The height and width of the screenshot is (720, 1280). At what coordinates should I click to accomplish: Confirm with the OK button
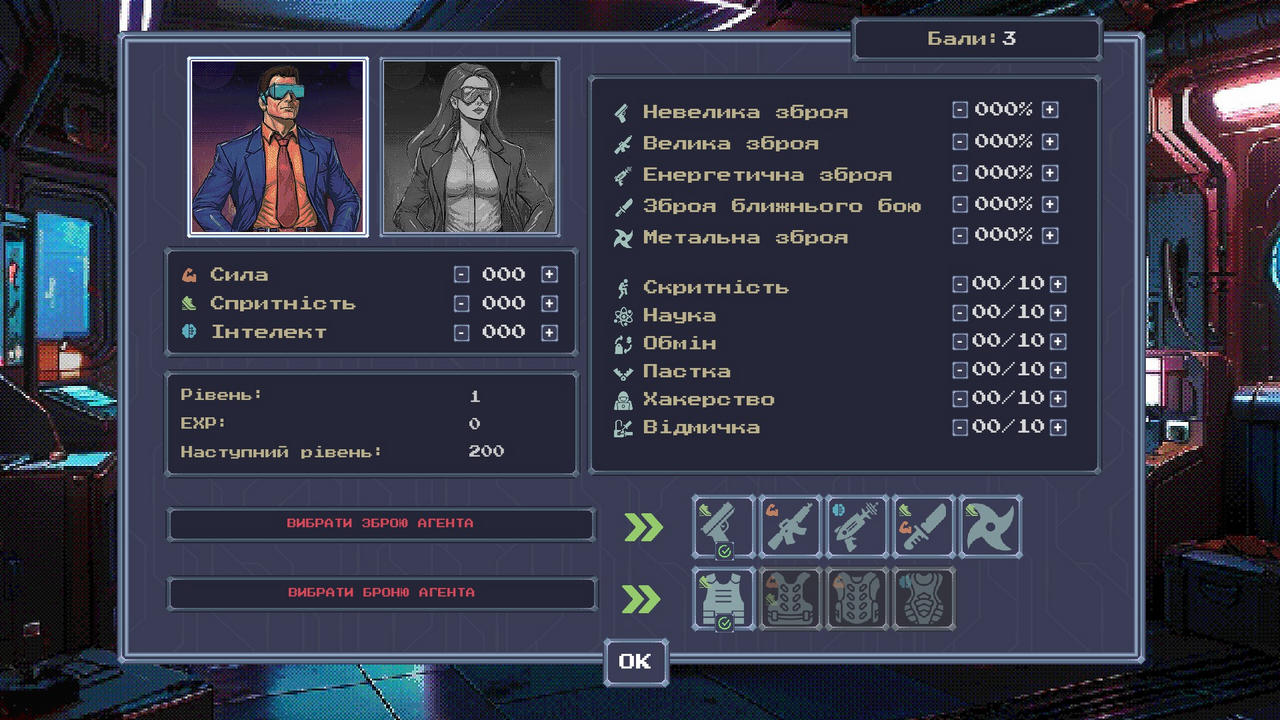[635, 662]
